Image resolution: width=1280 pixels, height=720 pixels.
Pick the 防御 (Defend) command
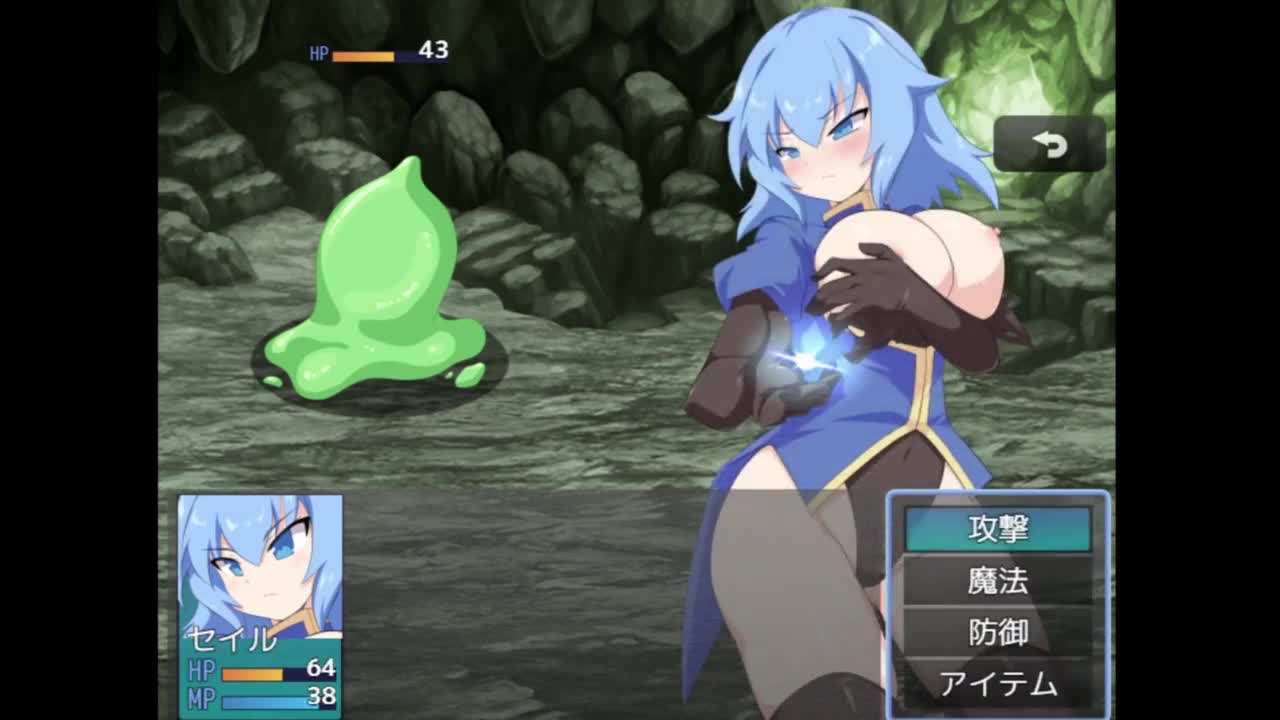(997, 632)
